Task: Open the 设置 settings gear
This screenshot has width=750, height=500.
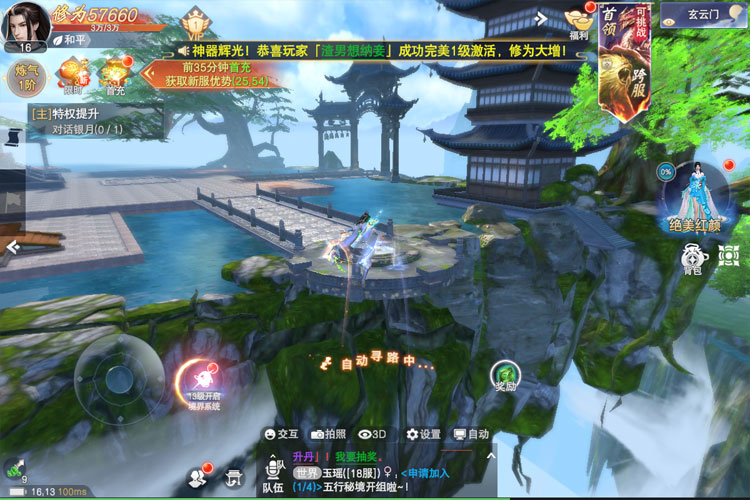Action: tap(423, 435)
